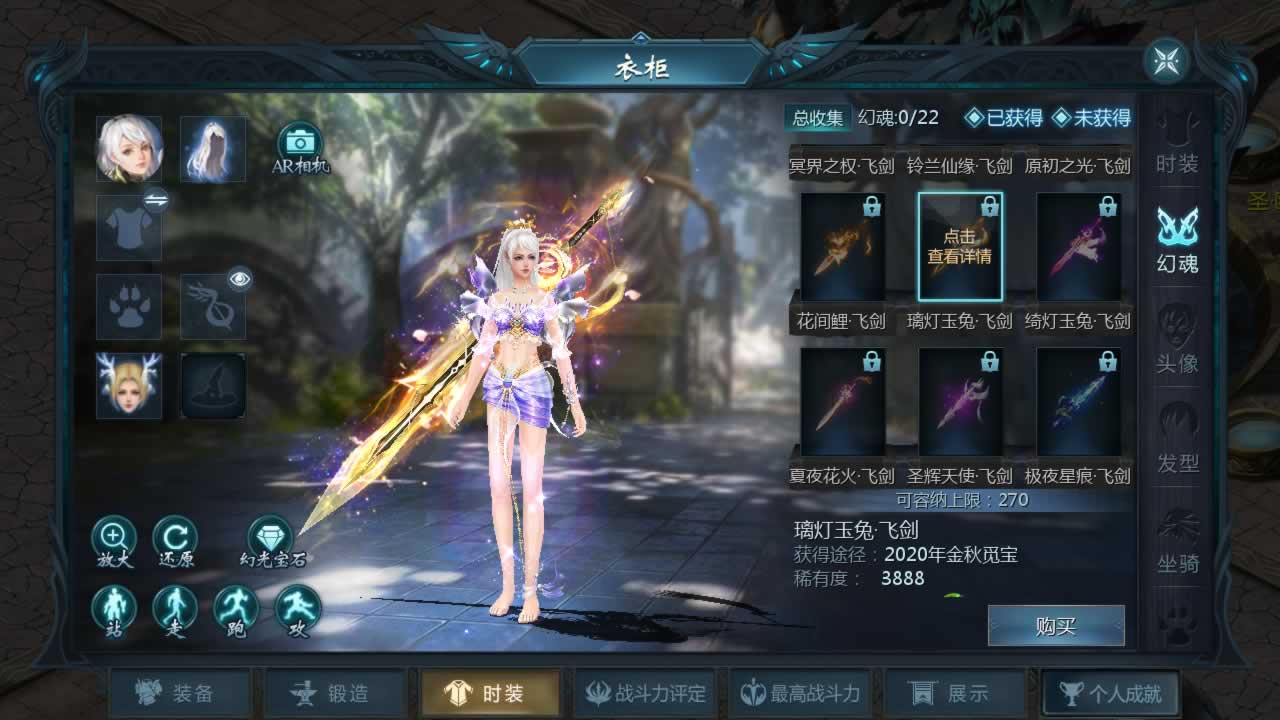
Task: Open the 装备 equipment bottom tab
Action: coord(180,693)
